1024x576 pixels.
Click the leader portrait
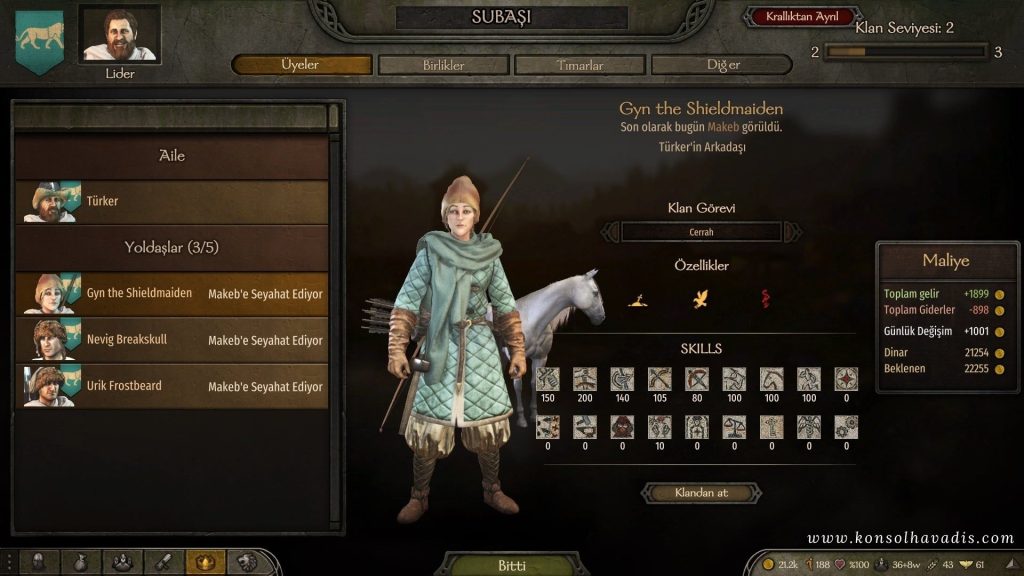pos(119,35)
